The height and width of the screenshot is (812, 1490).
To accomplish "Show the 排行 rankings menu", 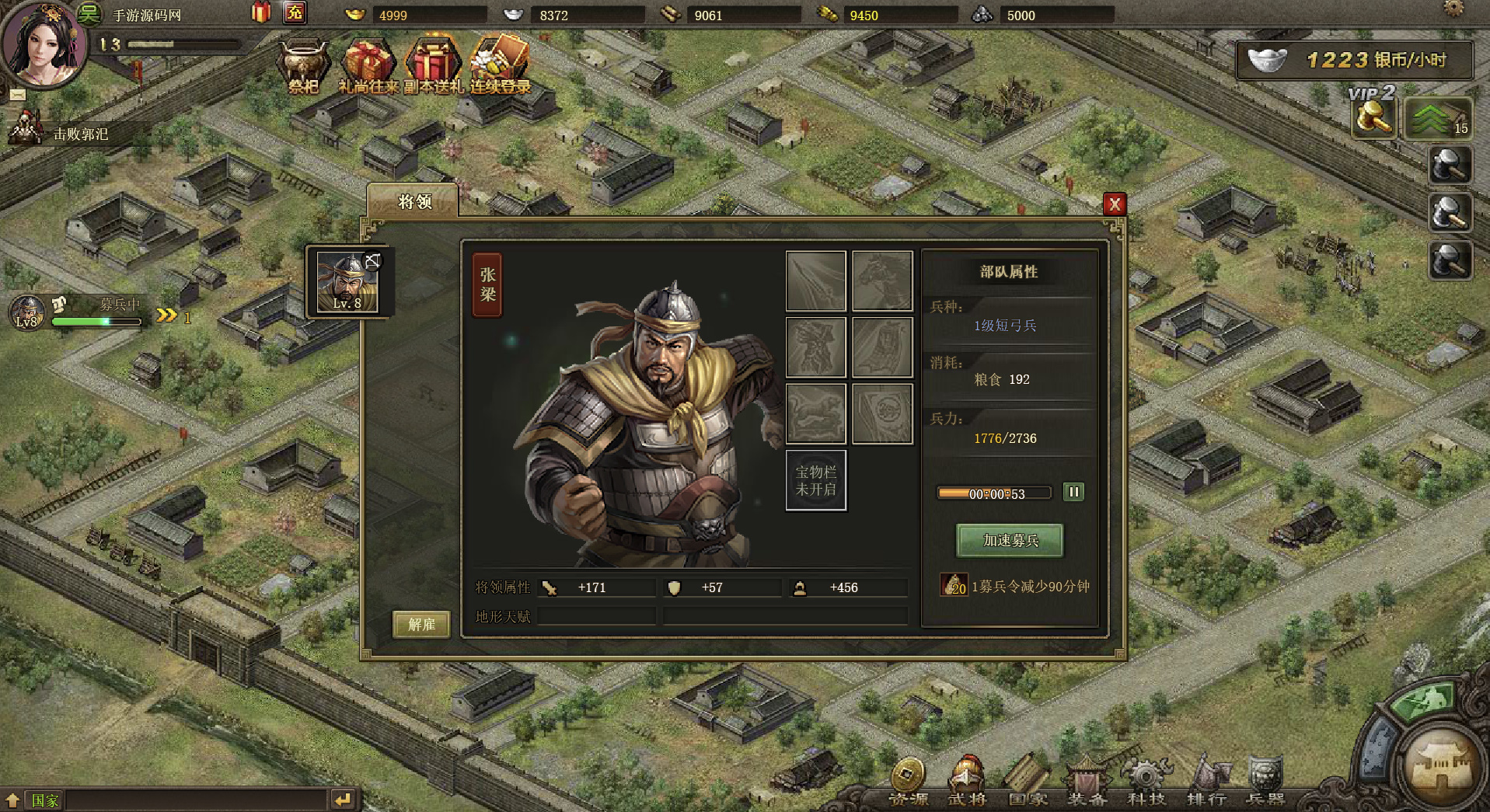I will (1206, 781).
